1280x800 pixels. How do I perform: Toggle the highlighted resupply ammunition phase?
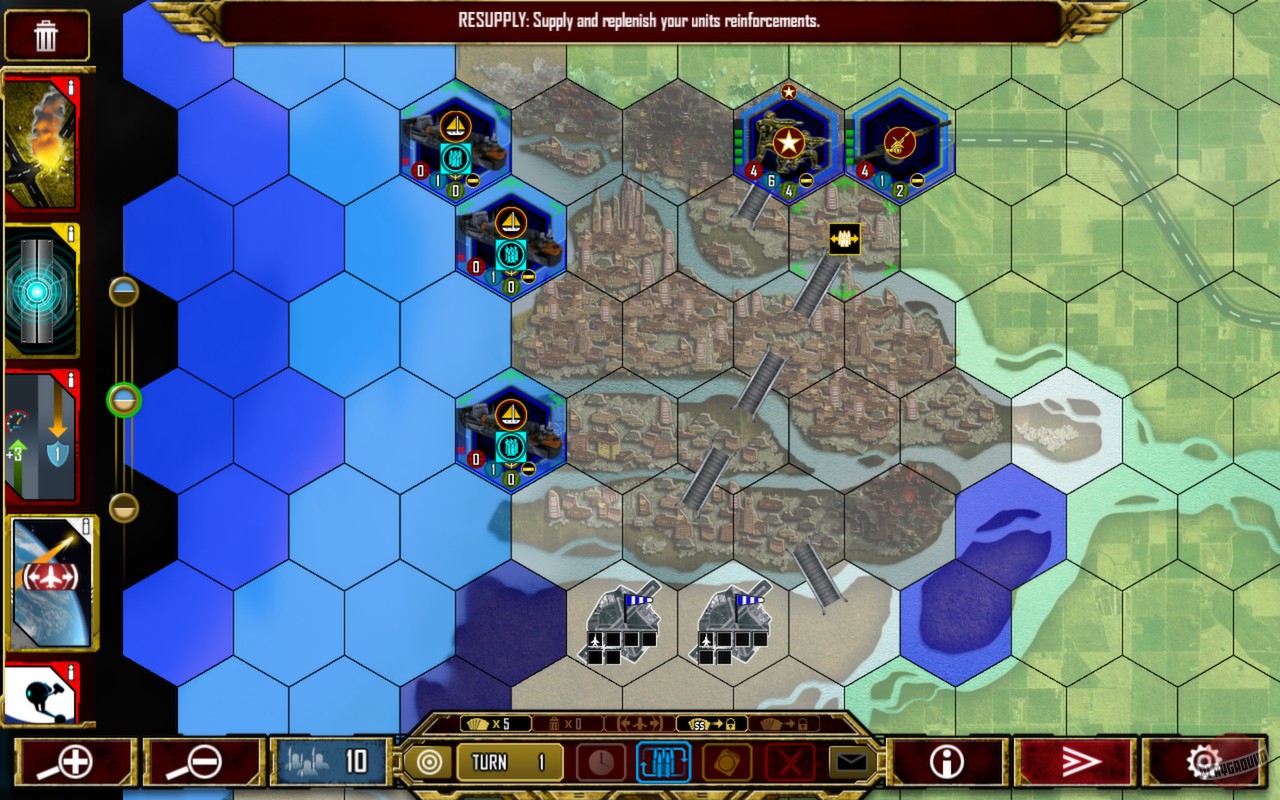(x=662, y=761)
